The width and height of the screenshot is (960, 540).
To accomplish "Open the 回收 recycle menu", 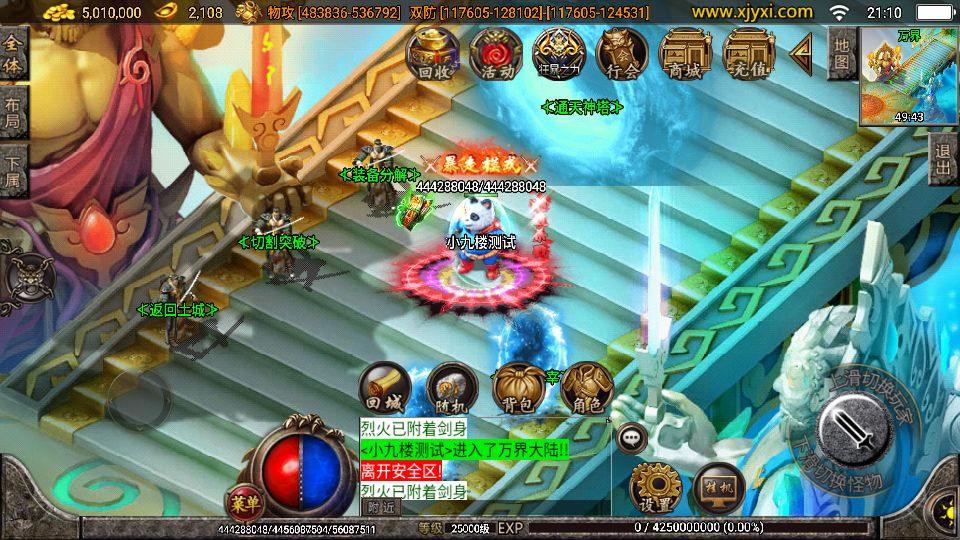I will (432, 53).
